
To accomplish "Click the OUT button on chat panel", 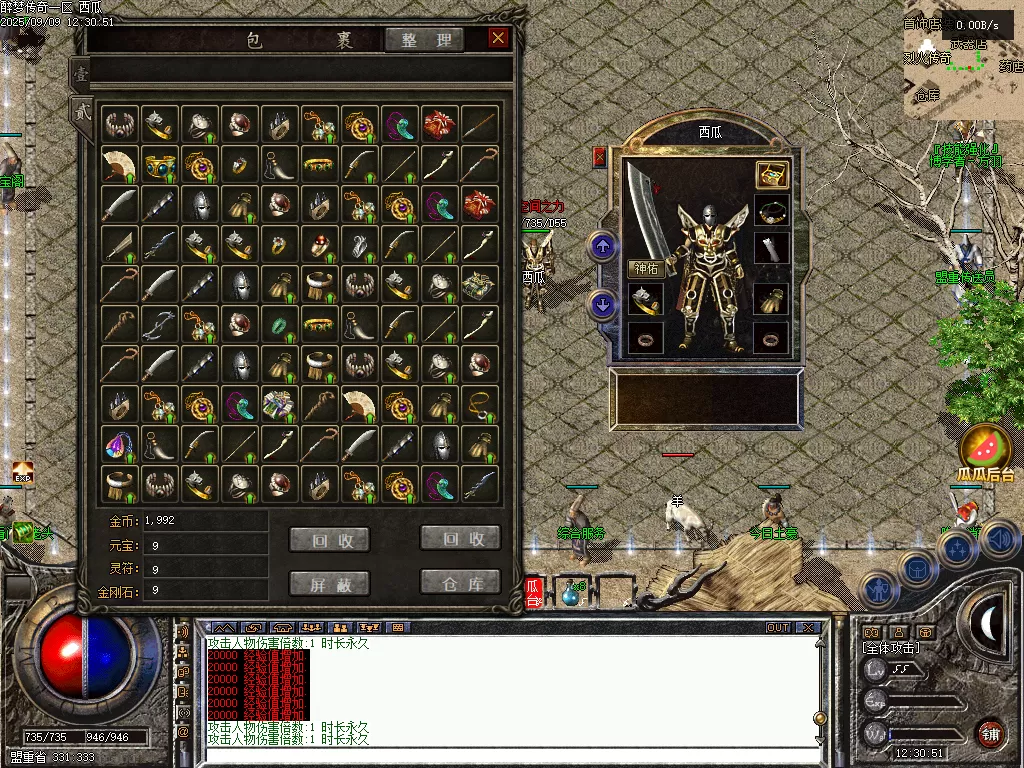I will coord(777,628).
